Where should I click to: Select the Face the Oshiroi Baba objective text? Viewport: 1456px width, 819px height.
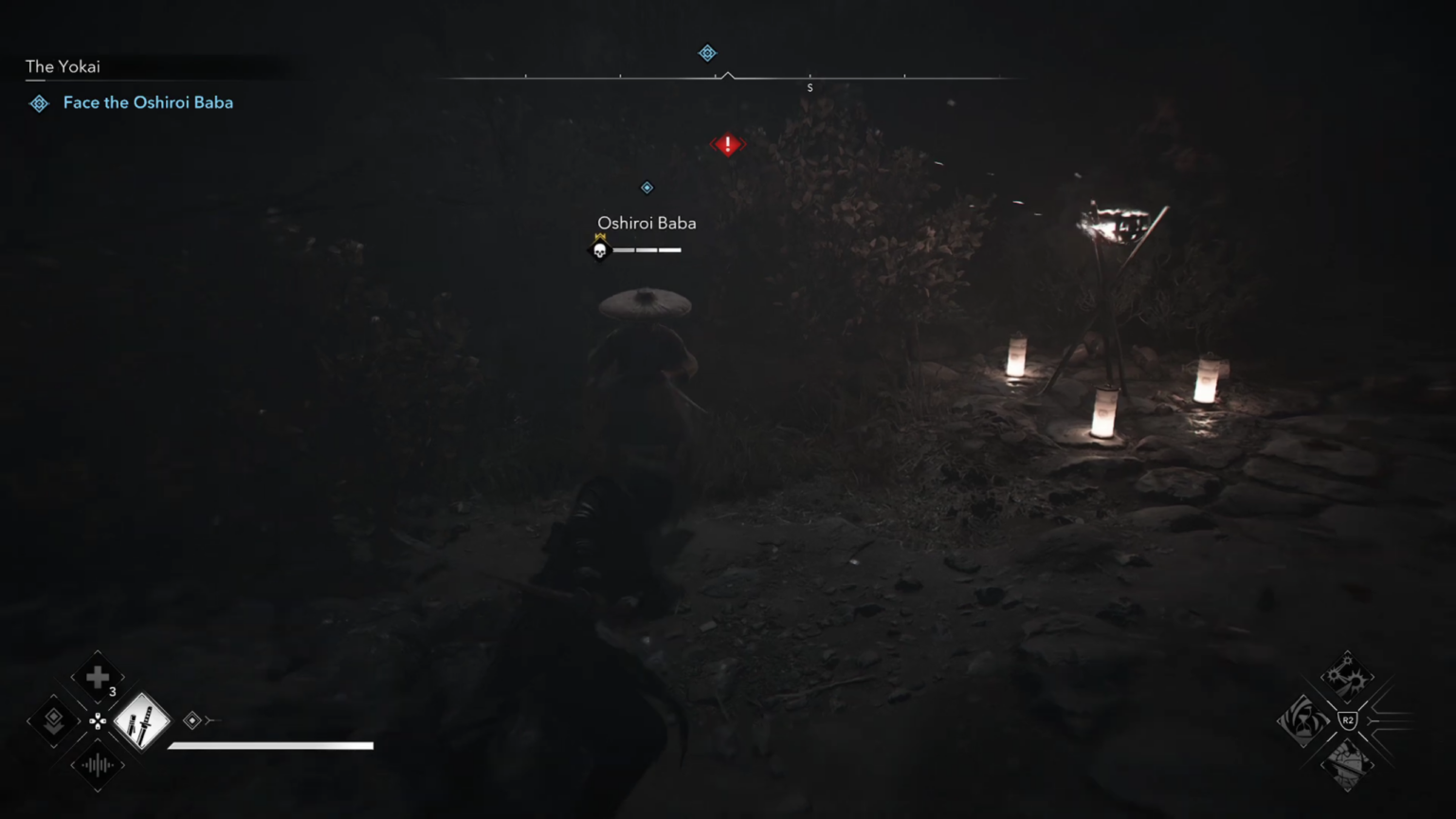point(148,102)
